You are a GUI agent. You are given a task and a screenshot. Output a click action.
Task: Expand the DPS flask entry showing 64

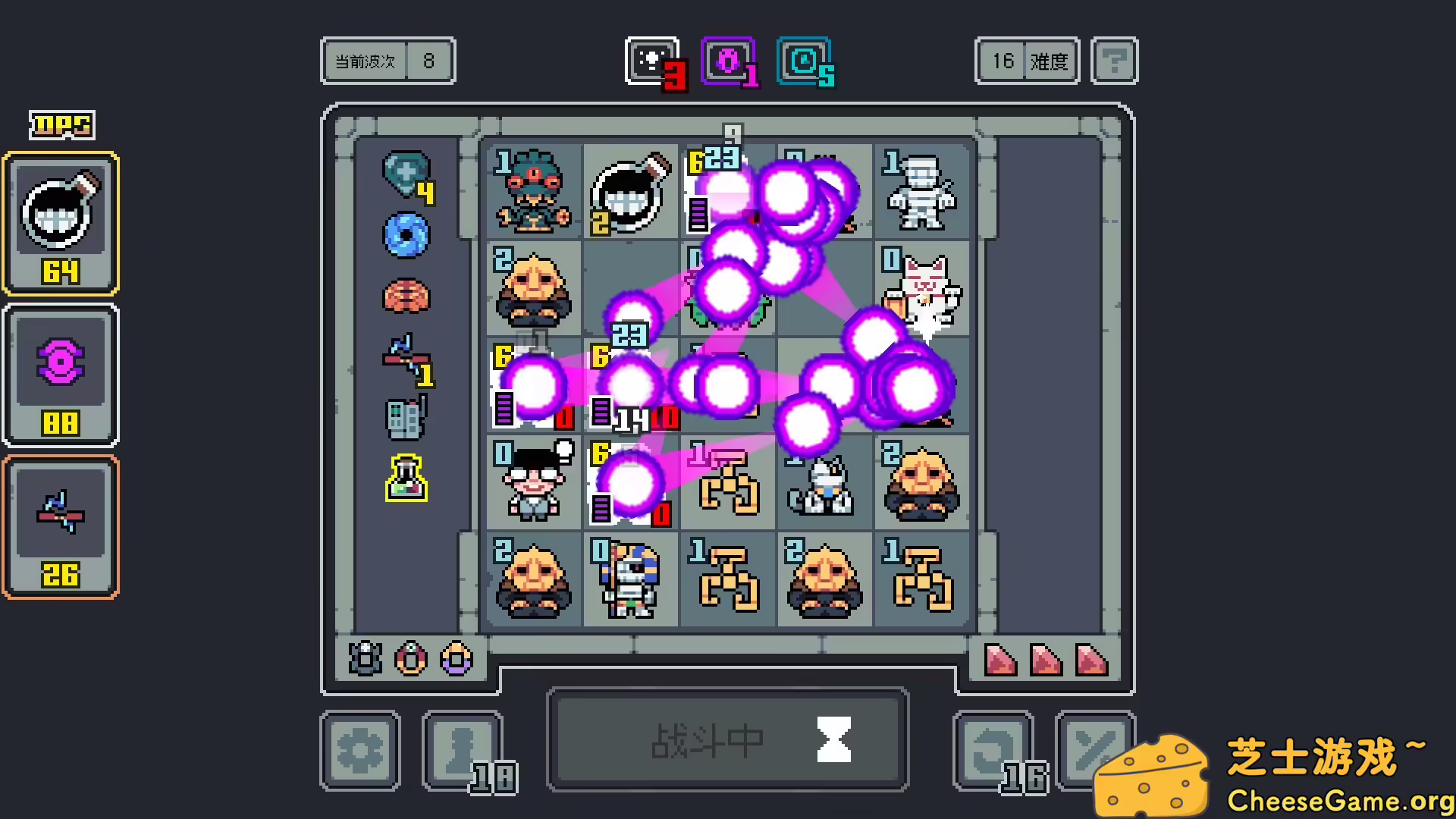click(x=61, y=222)
